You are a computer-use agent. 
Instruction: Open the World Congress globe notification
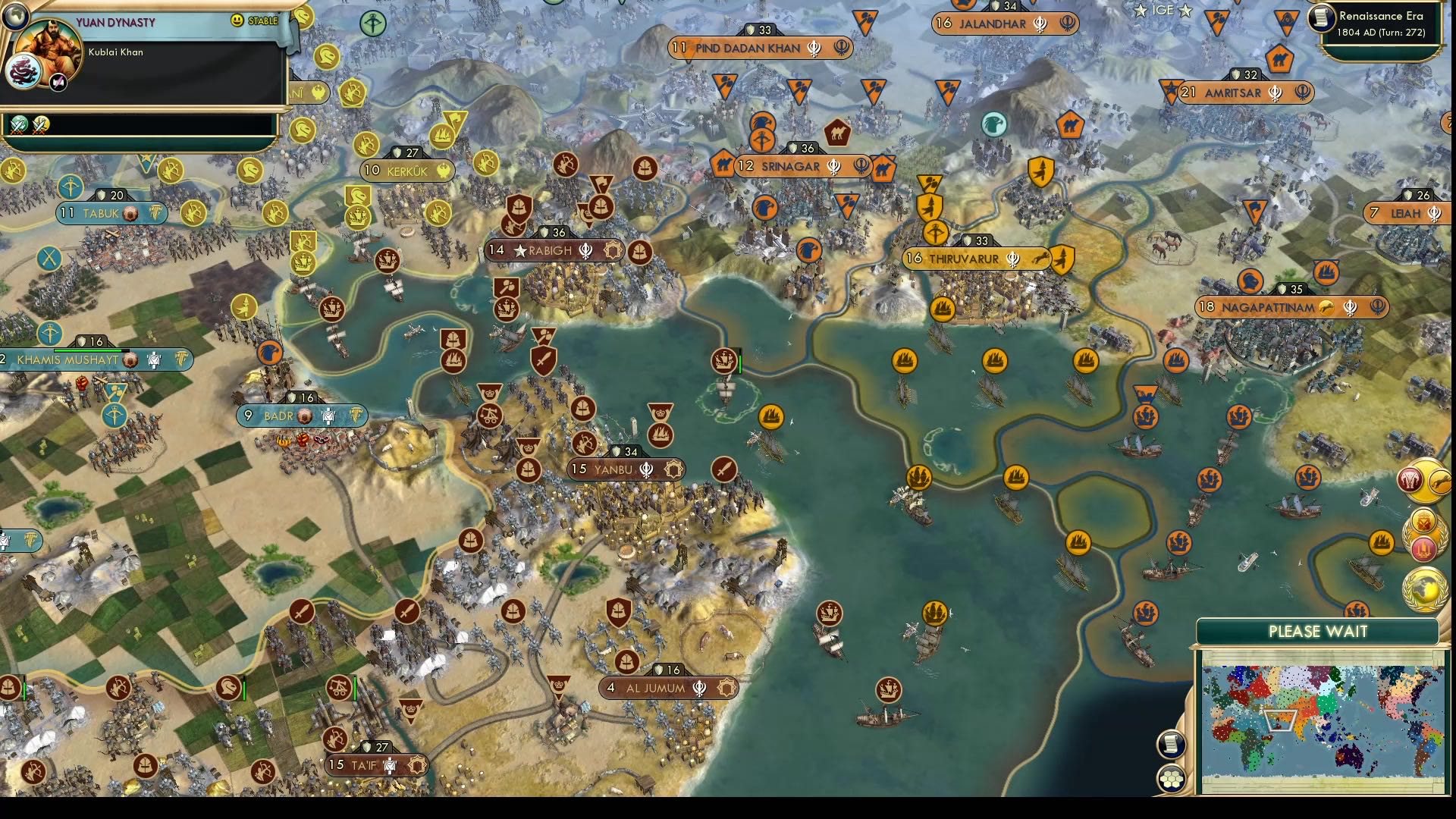[1424, 588]
